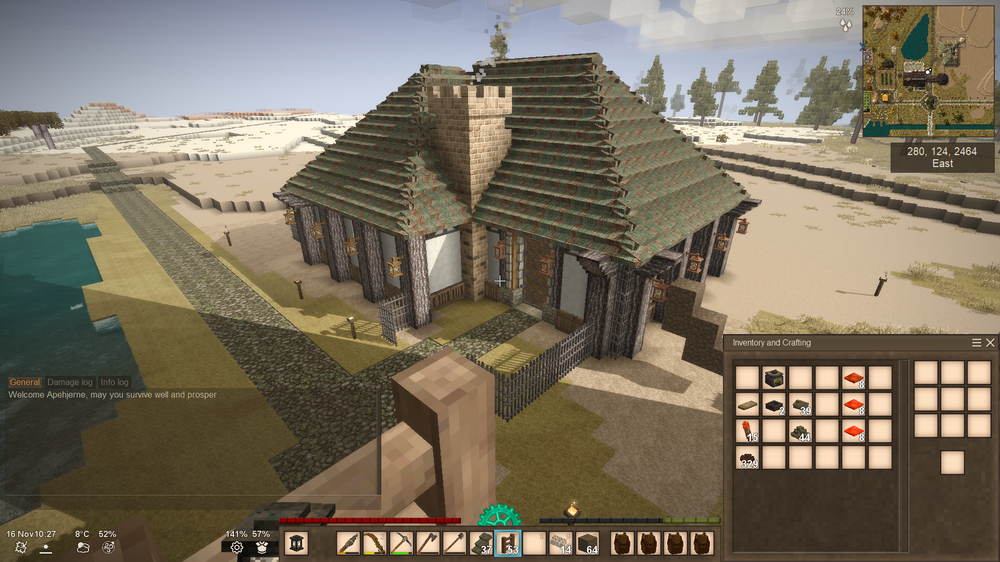Equip the axe from the hotbar
This screenshot has width=1000, height=562.
(428, 544)
